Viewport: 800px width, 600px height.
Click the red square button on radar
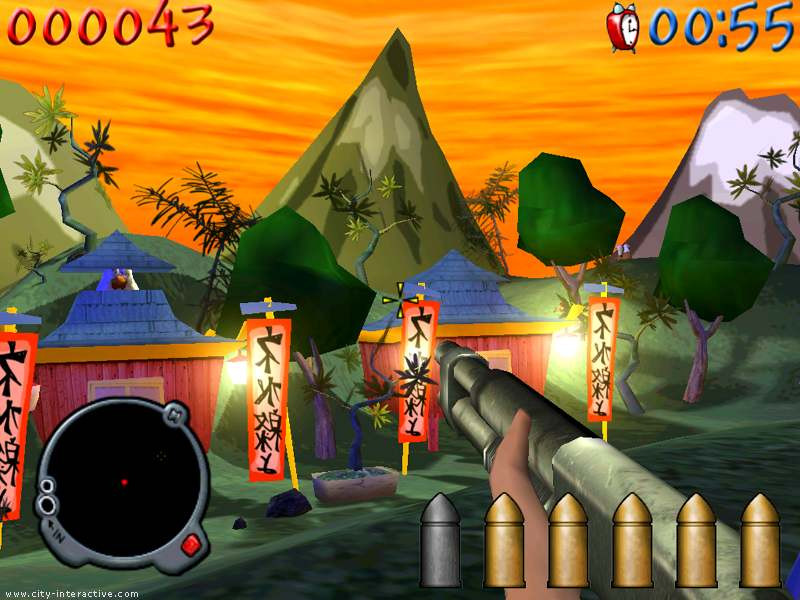tap(190, 546)
